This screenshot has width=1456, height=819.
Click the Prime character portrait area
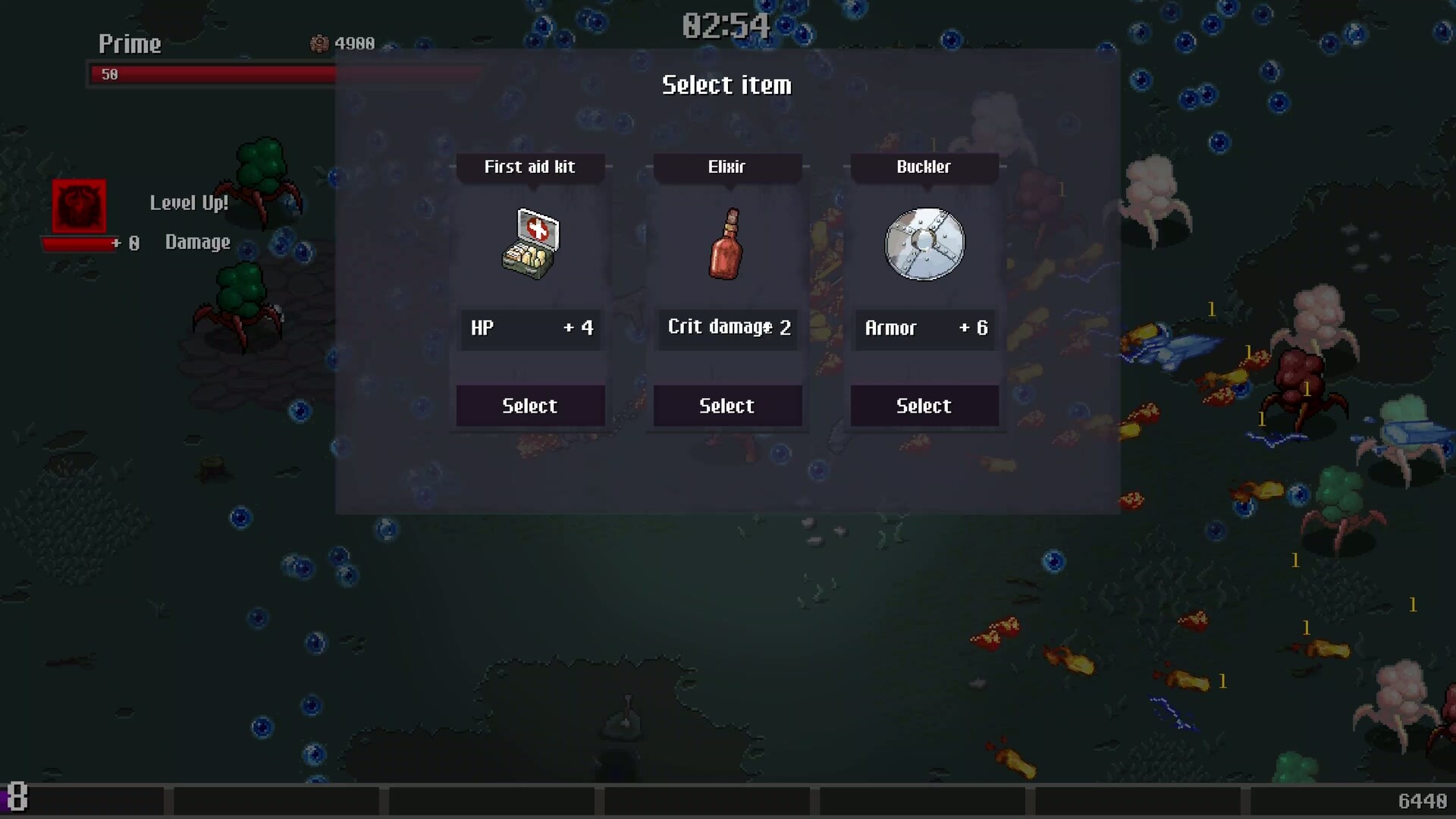click(129, 44)
